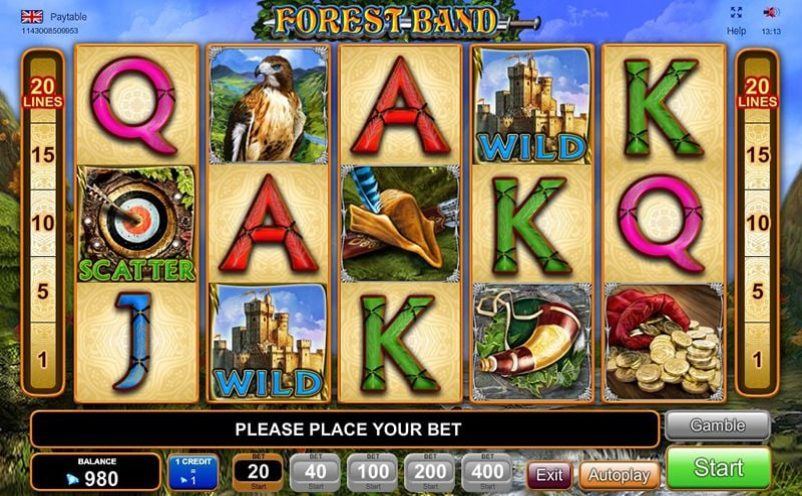Toggle fullscreen with the arrows icon

tap(736, 13)
